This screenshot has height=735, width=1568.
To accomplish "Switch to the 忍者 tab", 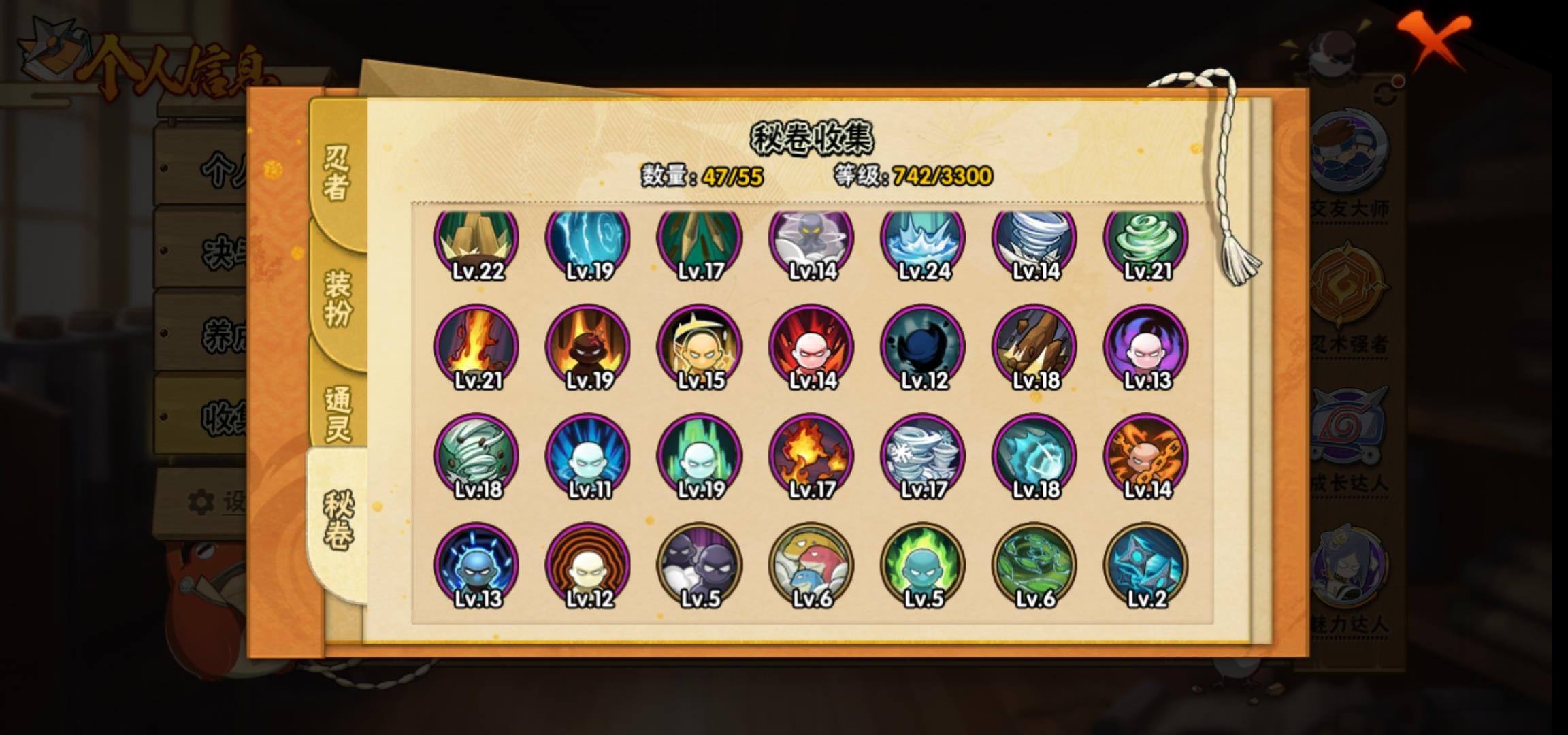I will (x=336, y=173).
